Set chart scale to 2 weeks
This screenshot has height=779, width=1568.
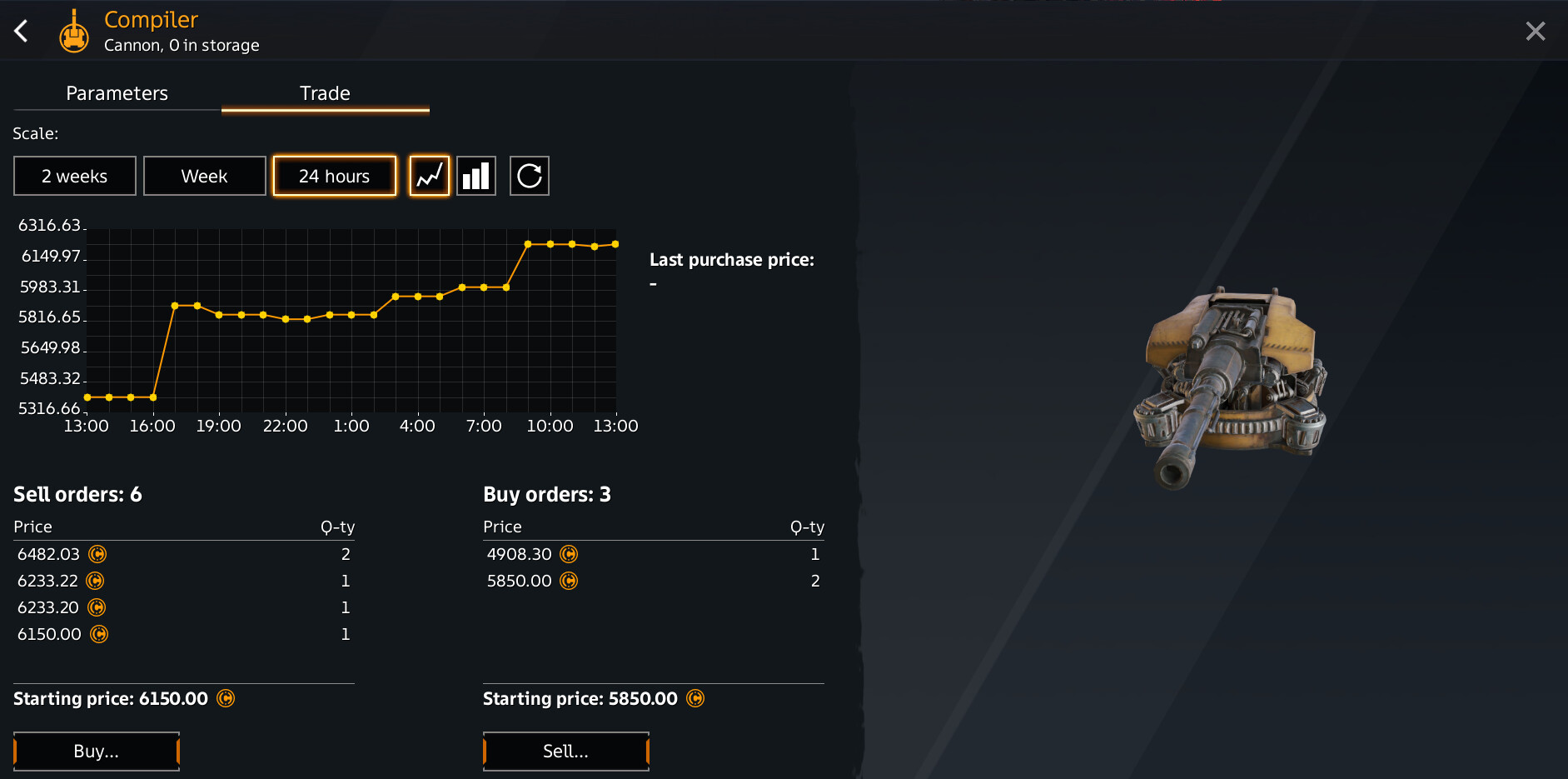[75, 176]
